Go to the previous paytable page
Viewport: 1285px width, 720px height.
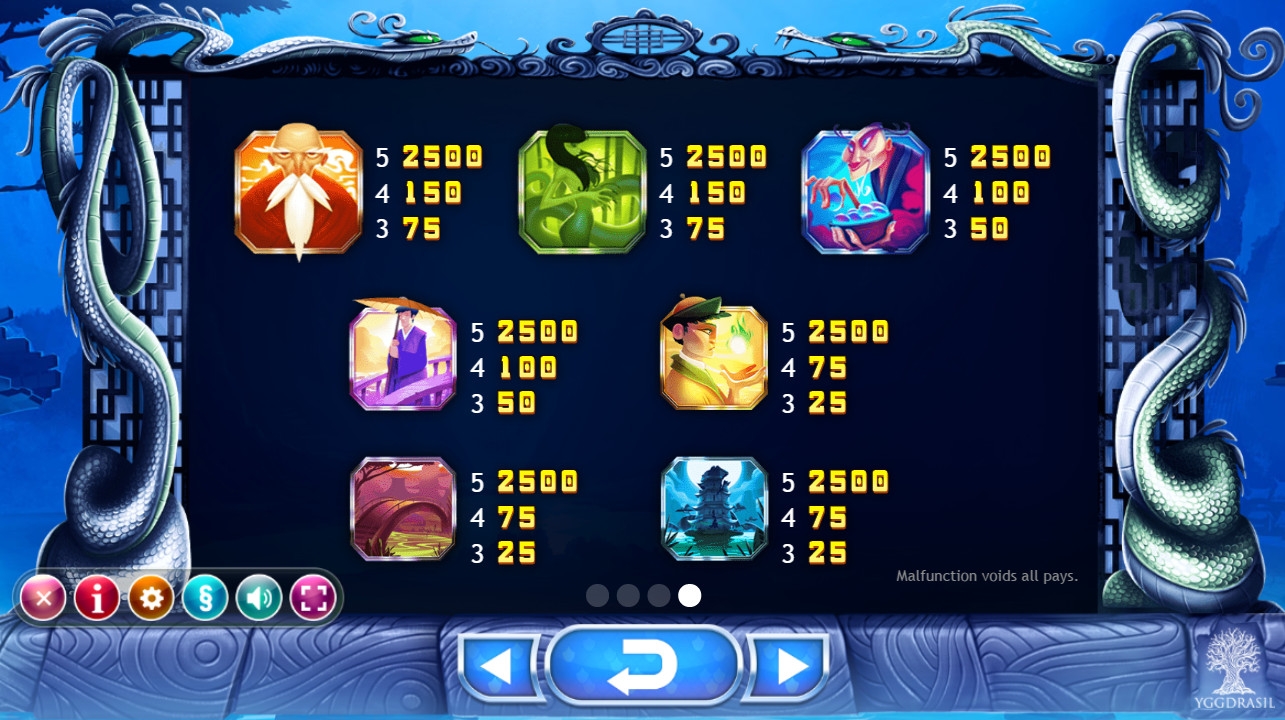[x=498, y=665]
